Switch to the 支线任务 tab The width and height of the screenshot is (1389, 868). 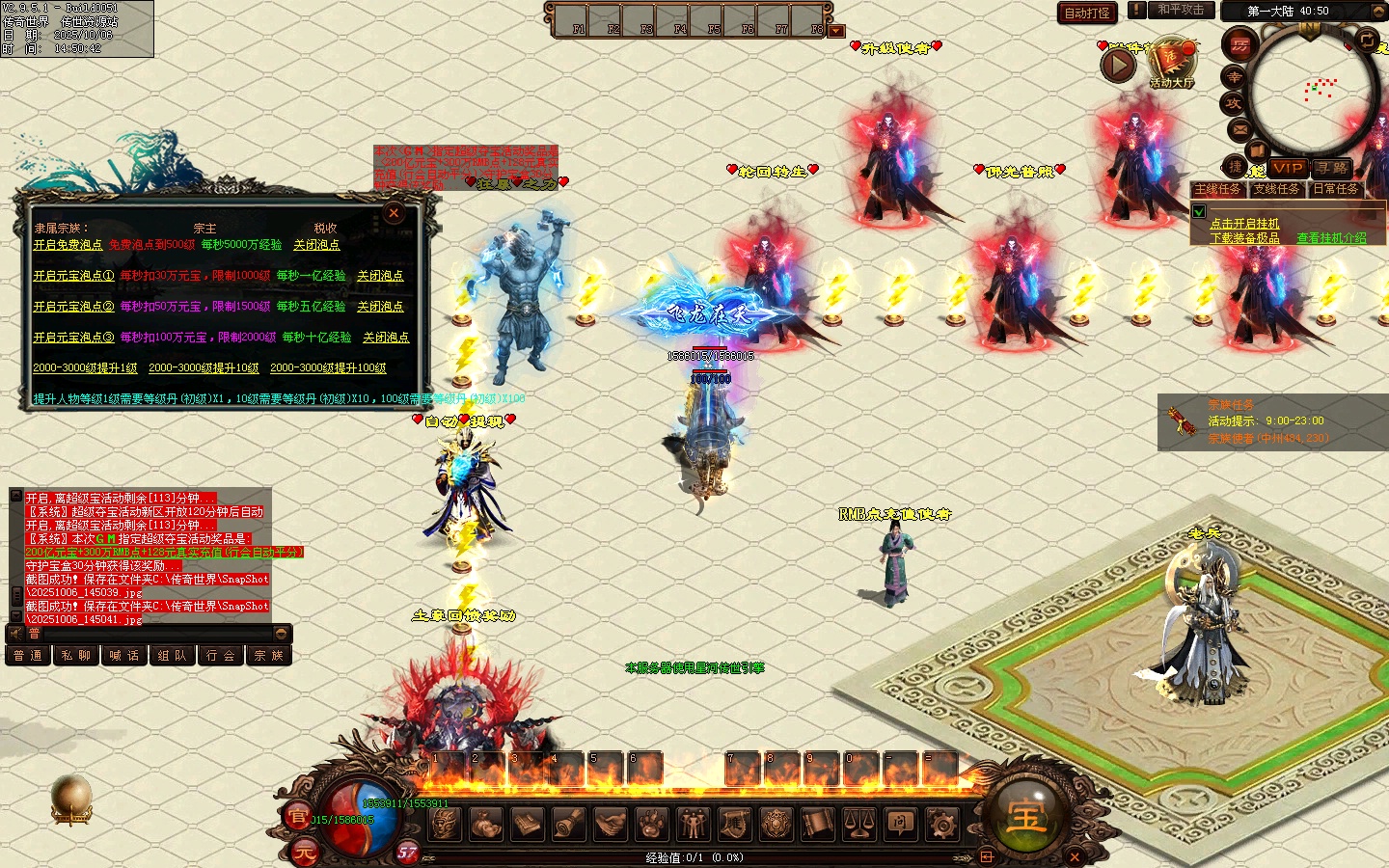pyautogui.click(x=1277, y=190)
